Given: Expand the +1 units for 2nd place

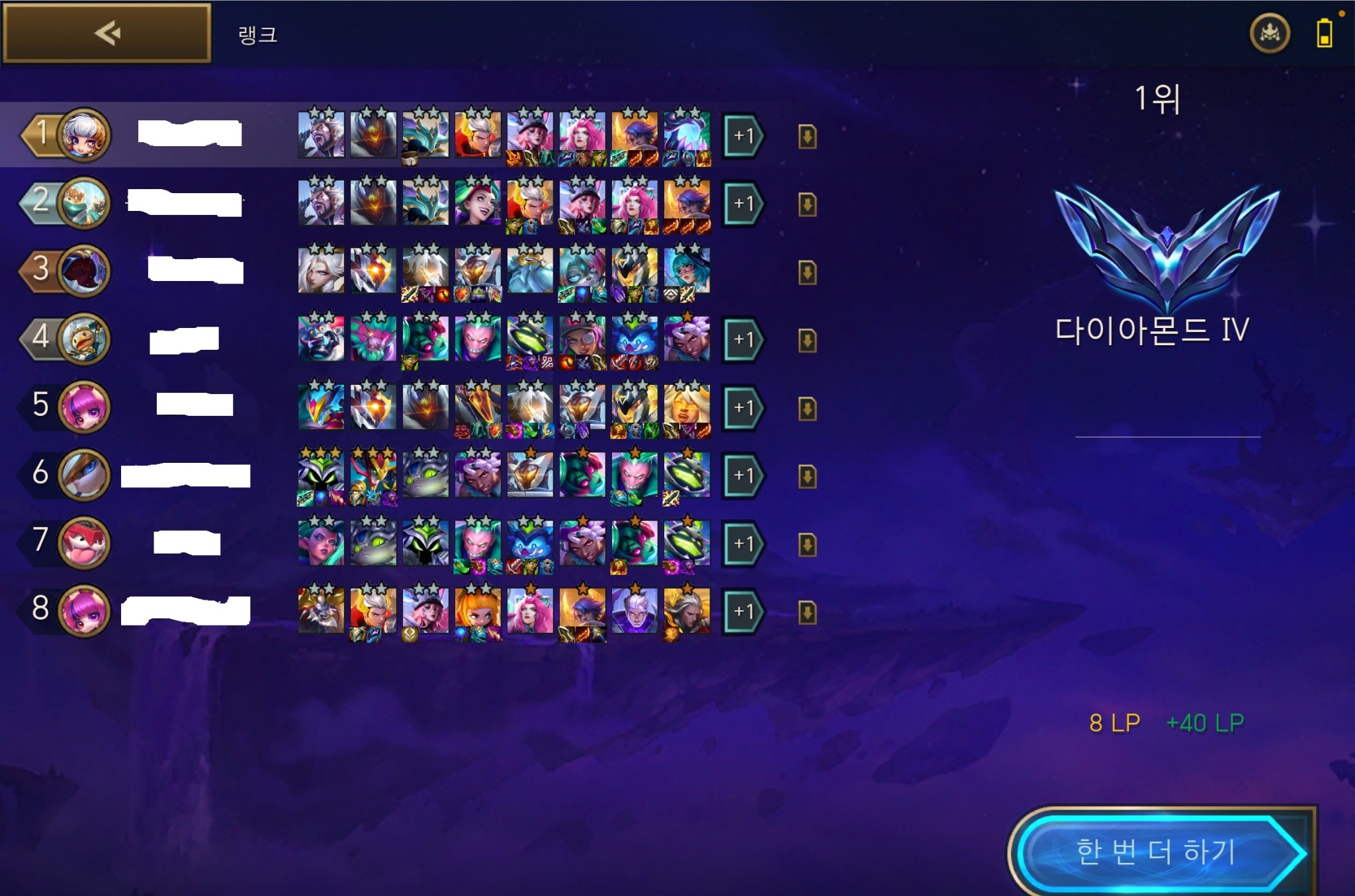Looking at the screenshot, I should (742, 204).
